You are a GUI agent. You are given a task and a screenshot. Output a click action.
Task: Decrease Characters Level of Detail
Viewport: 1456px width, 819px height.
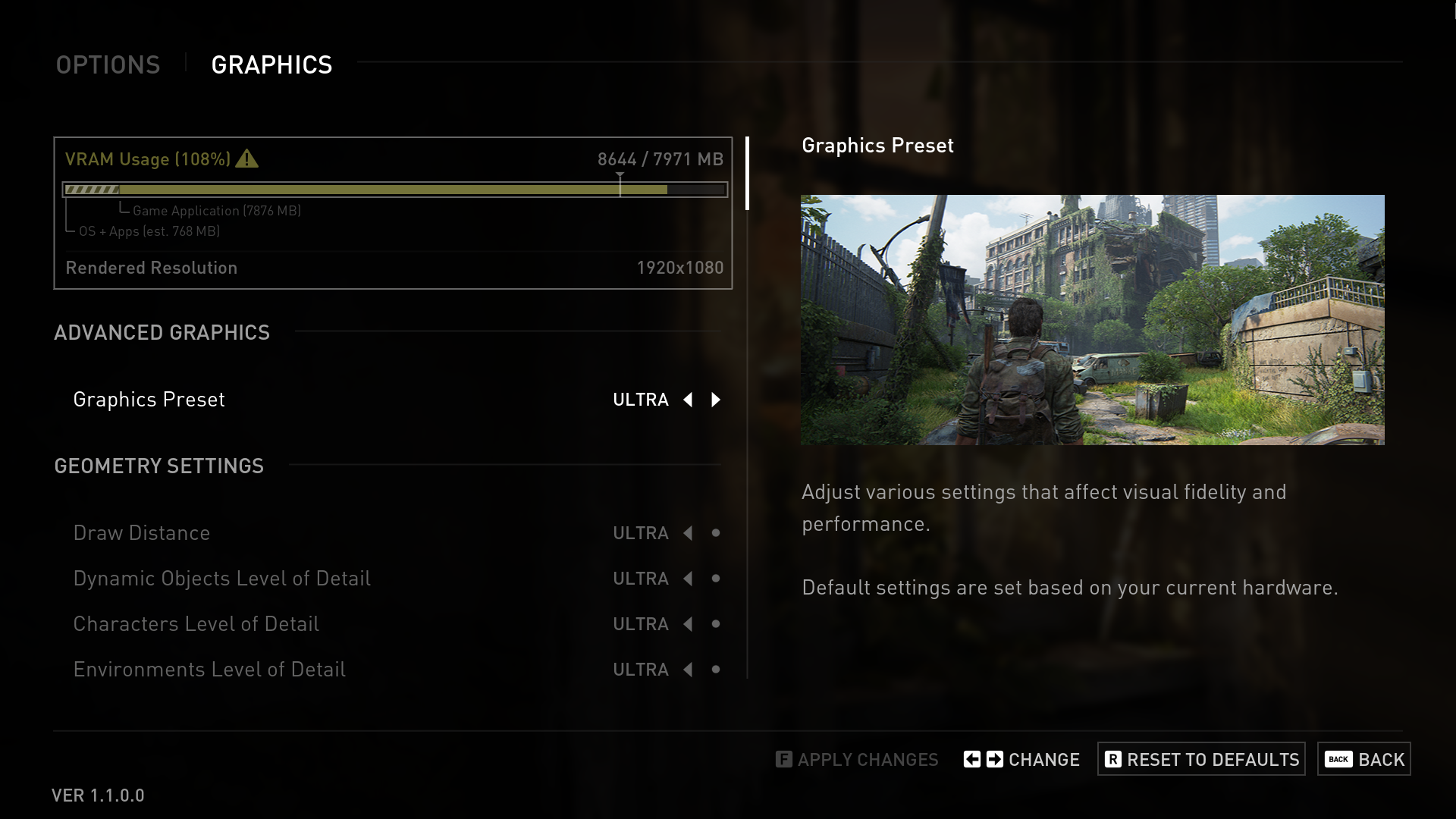[688, 624]
